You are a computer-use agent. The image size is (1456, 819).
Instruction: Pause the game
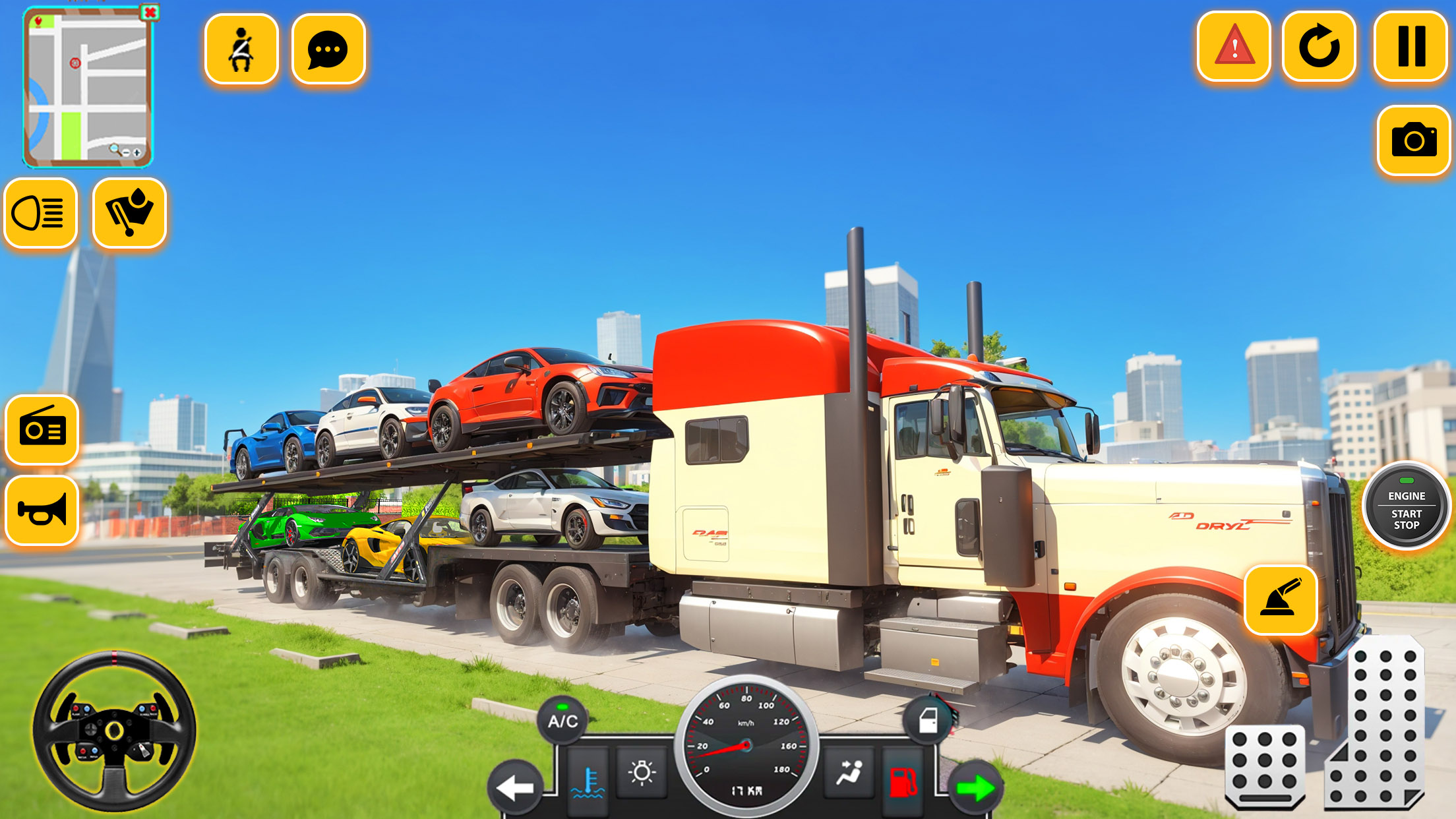[x=1411, y=47]
